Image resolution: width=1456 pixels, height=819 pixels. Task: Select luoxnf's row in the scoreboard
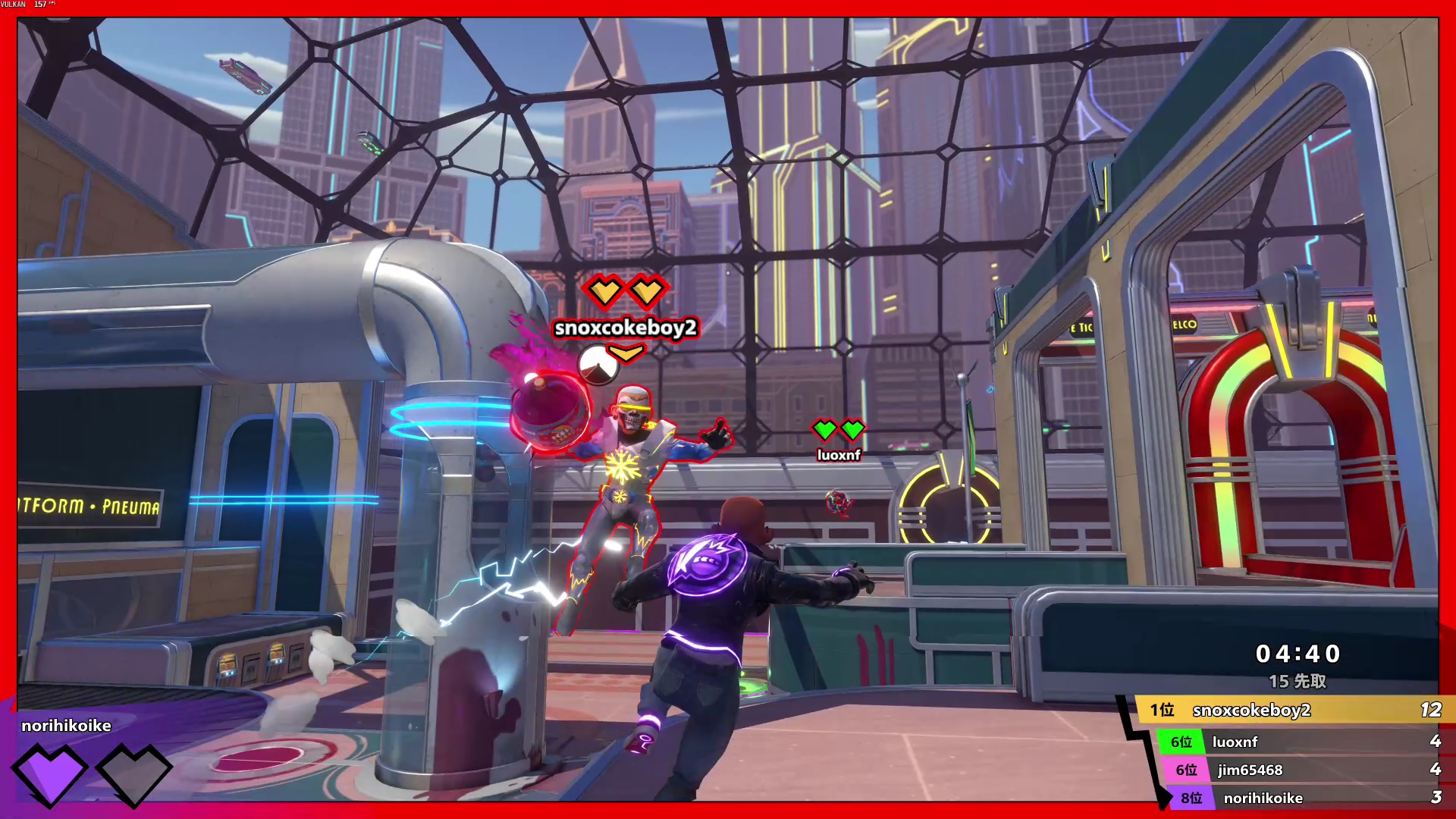pos(1297,742)
